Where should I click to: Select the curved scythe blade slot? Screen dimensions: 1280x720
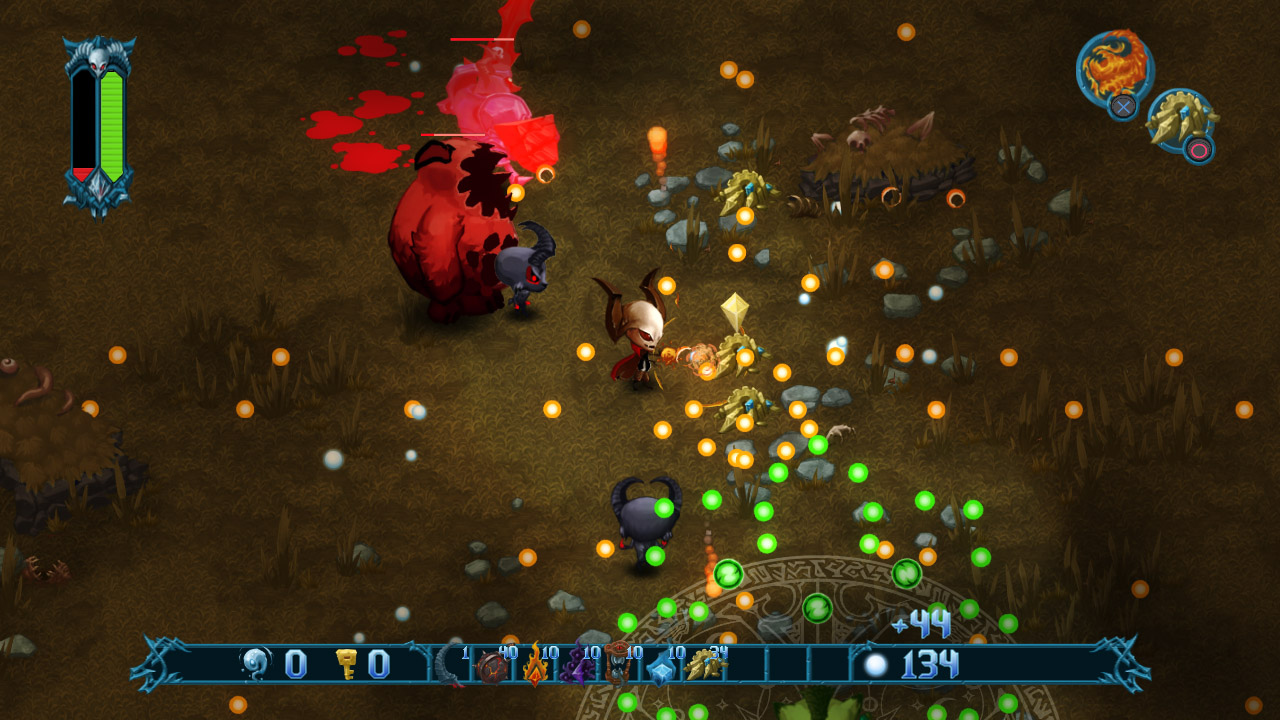tap(451, 665)
